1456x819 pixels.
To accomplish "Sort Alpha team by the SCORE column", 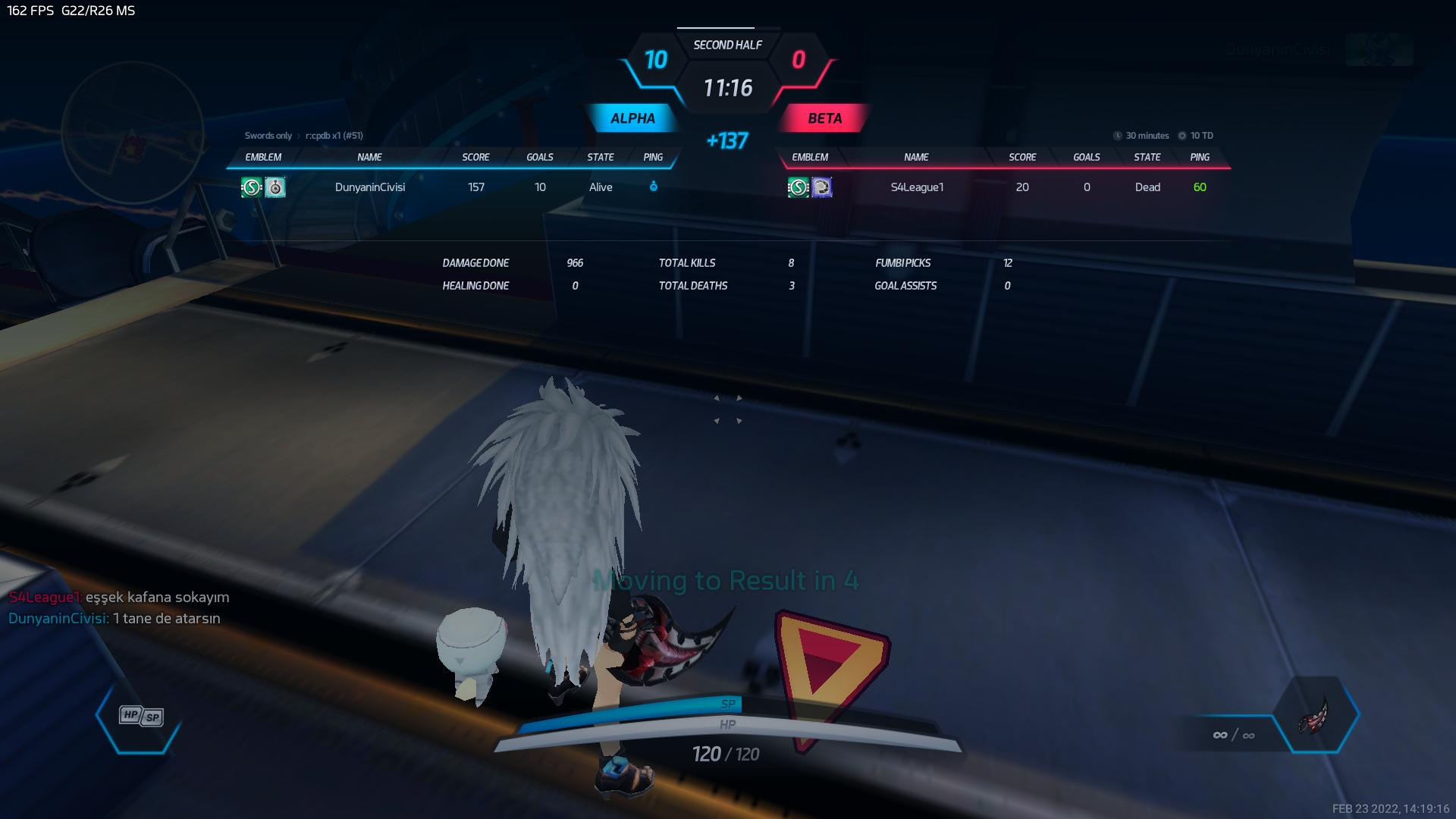I will pos(475,158).
